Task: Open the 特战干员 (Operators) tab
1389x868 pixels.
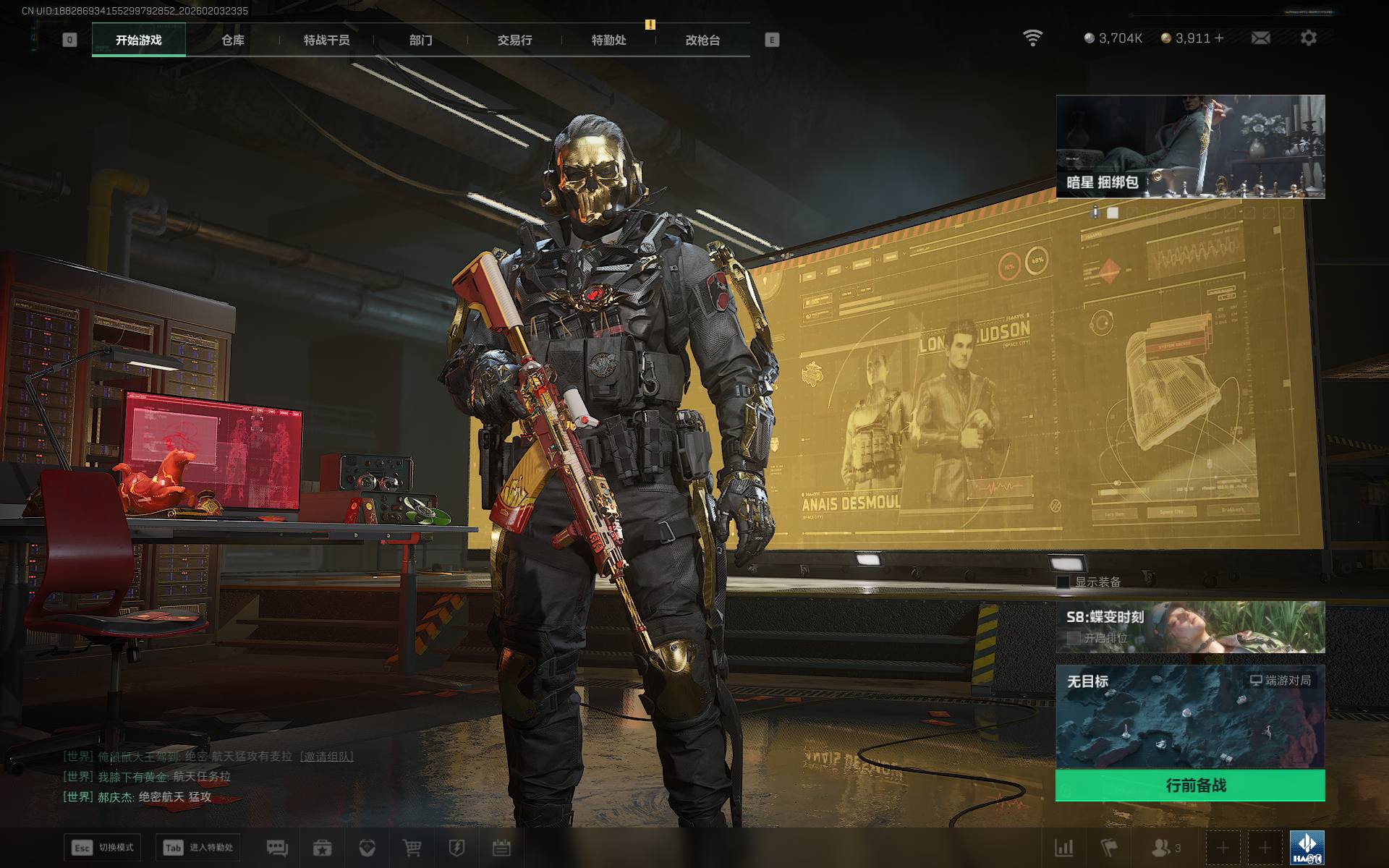Action: [326, 41]
